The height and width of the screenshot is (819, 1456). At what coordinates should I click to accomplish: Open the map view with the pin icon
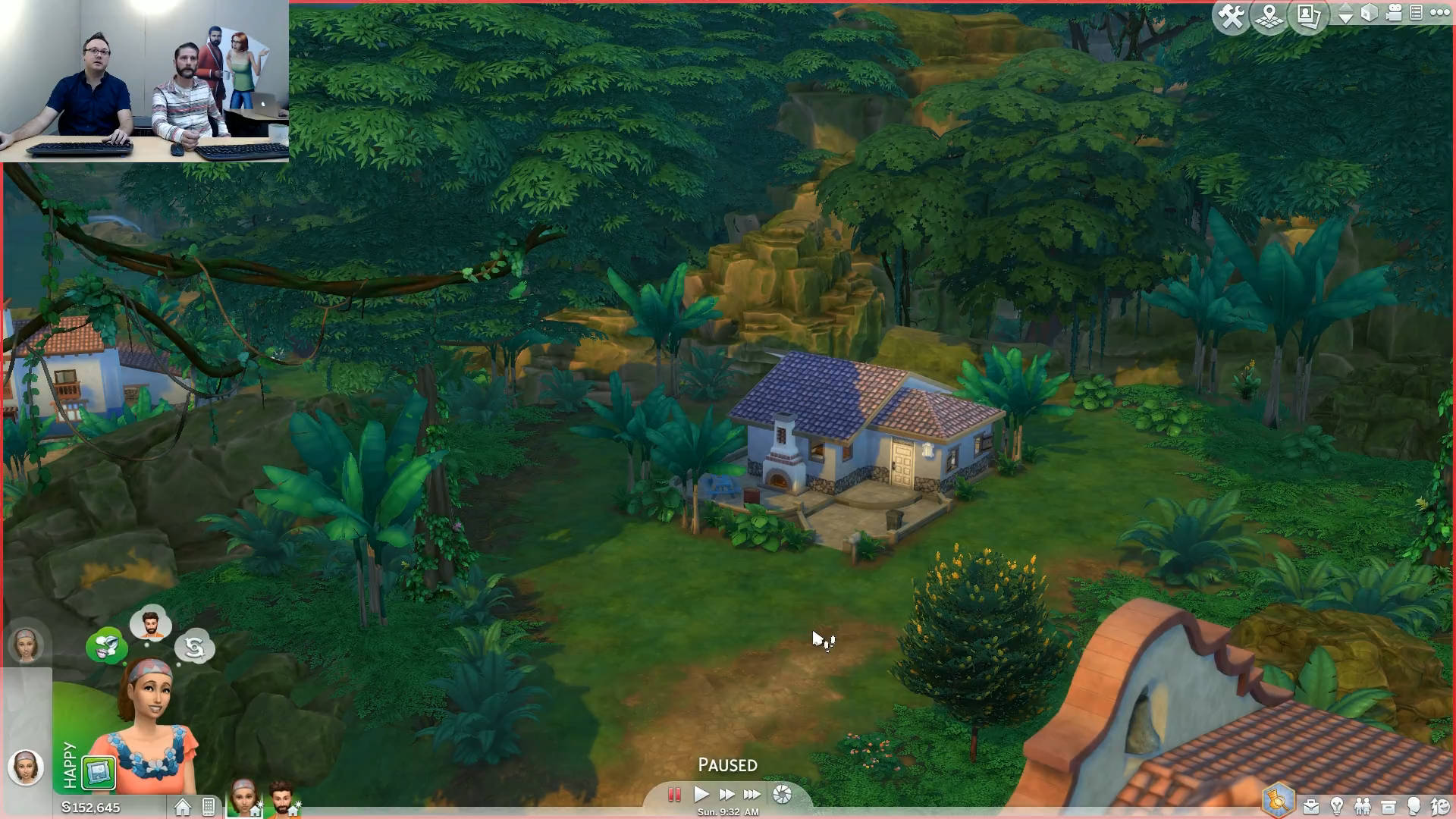pos(1269,16)
